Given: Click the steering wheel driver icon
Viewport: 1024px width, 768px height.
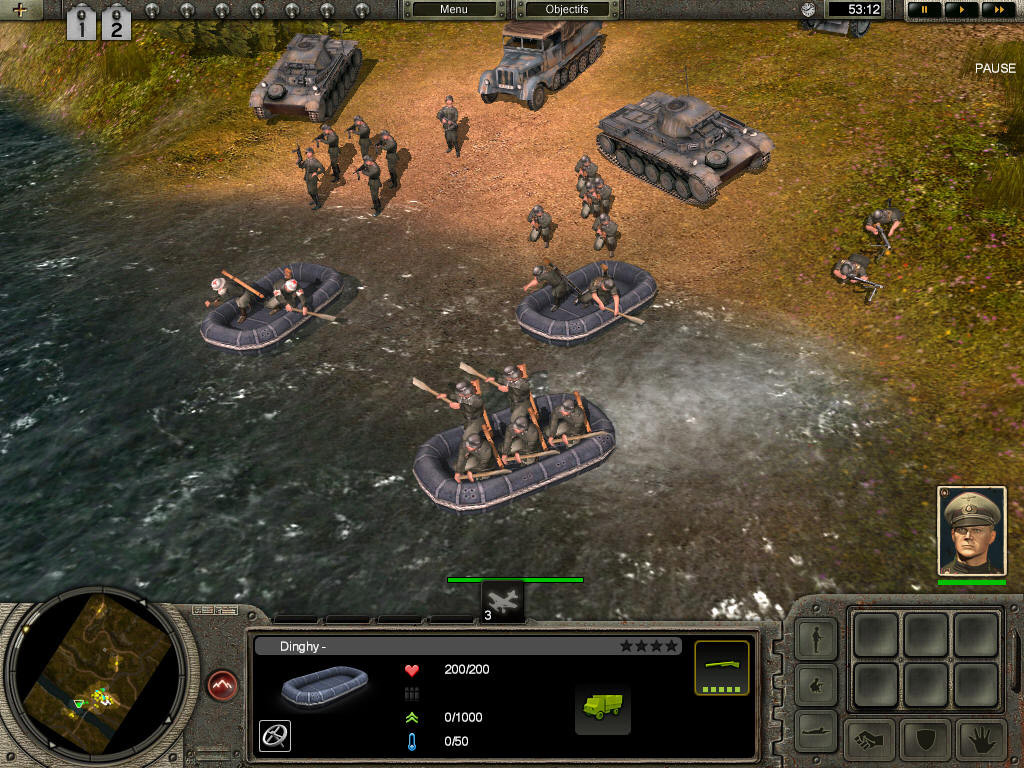Looking at the screenshot, I should tap(275, 735).
